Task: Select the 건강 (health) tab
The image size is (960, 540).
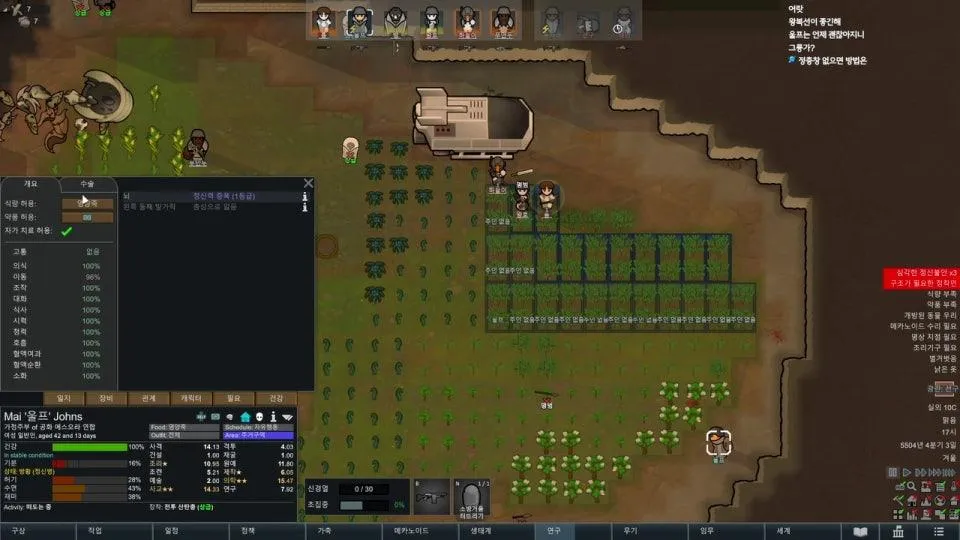Action: (x=276, y=398)
